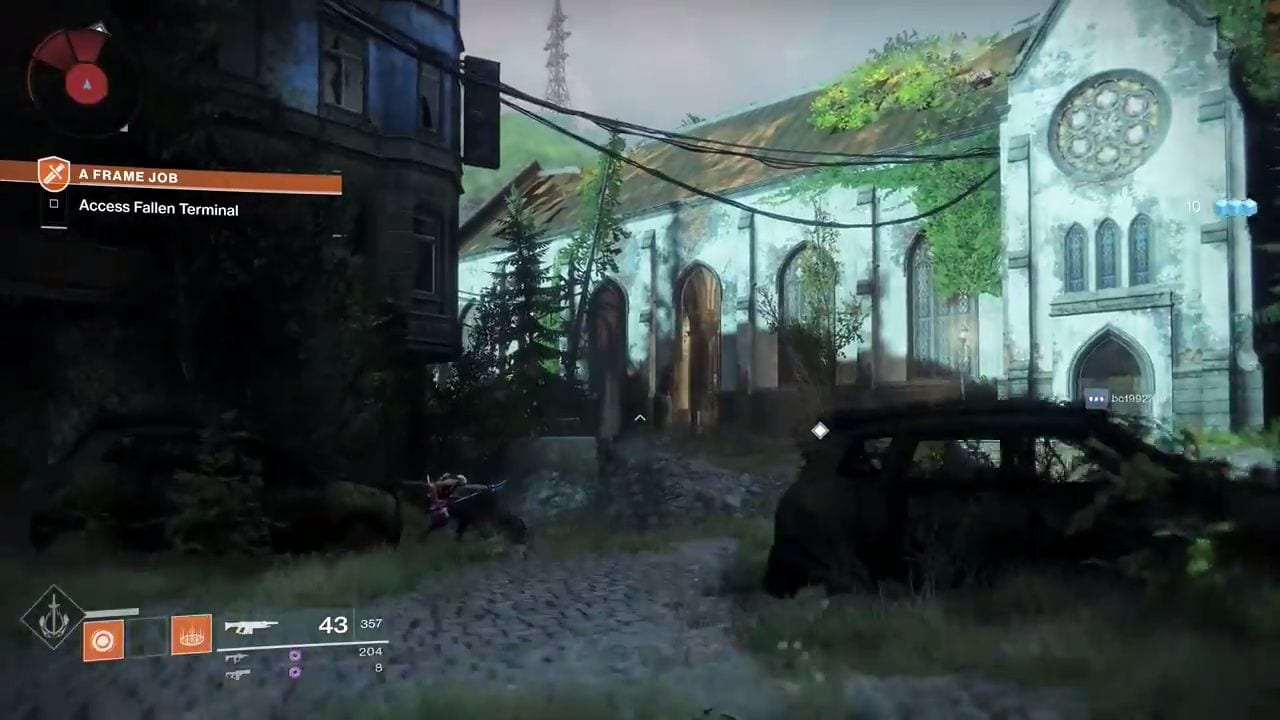Click the white diamond waypoint marker
The width and height of the screenshot is (1280, 720).
coord(820,430)
